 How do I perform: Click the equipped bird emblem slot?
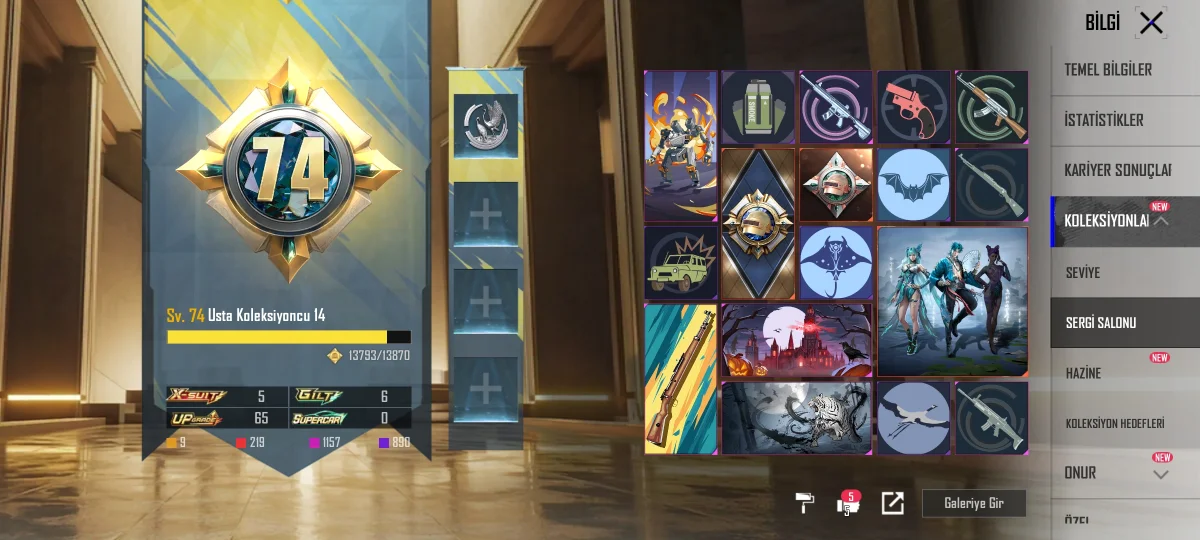click(486, 125)
